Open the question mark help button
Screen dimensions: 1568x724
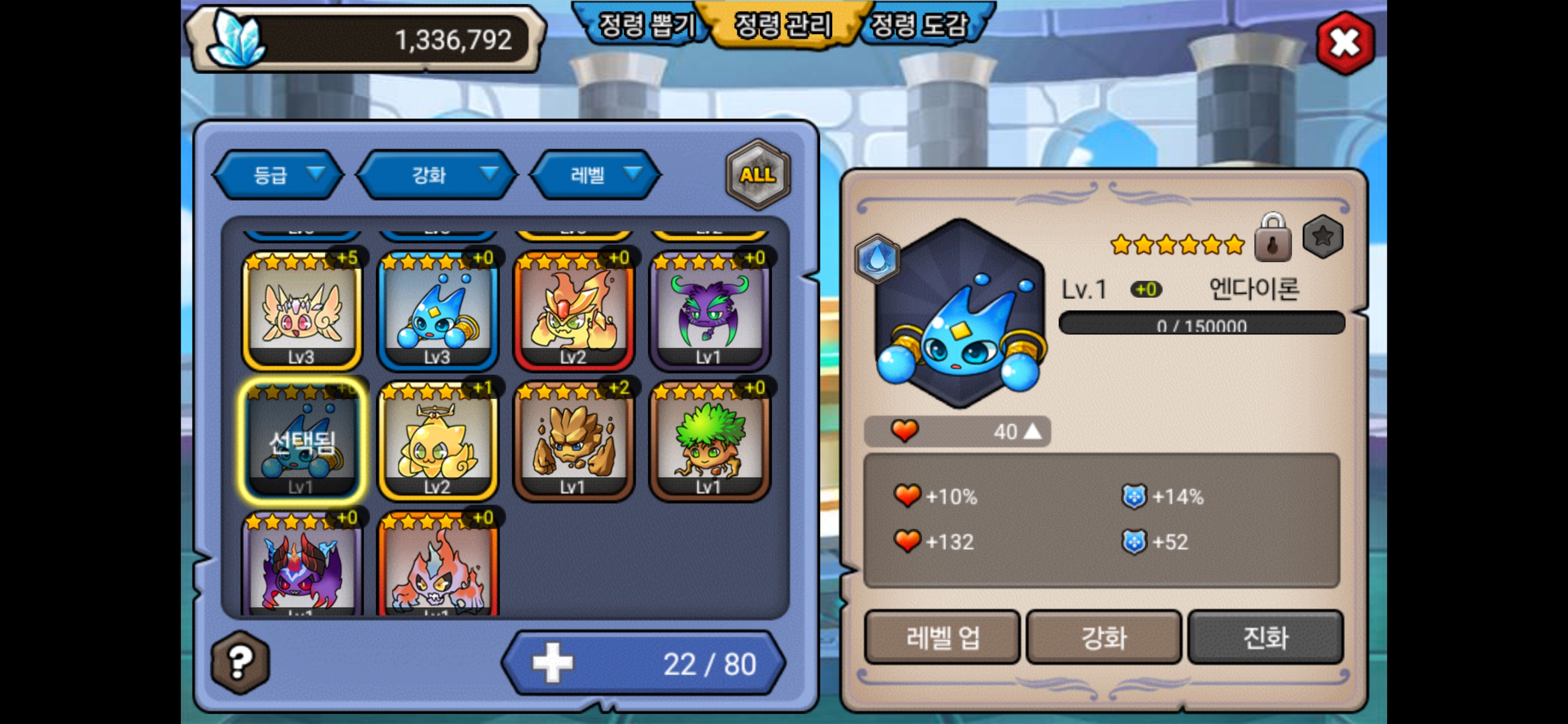point(240,662)
